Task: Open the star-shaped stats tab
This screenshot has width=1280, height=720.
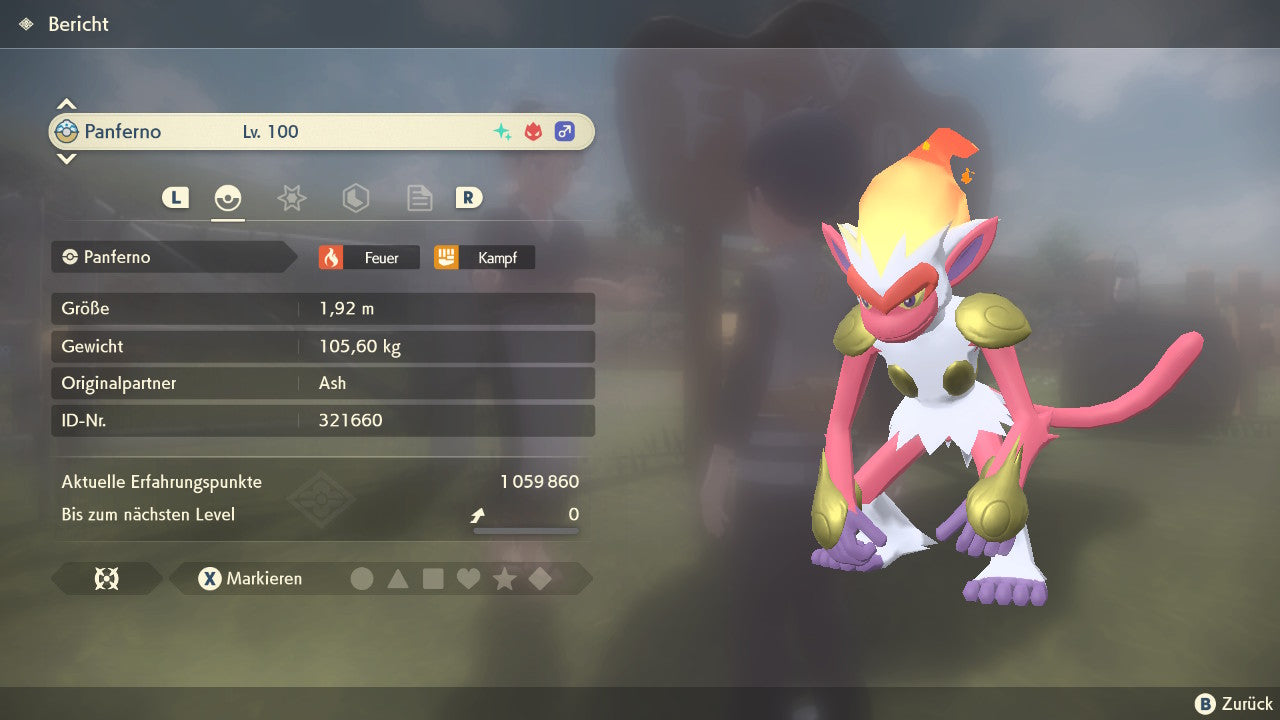Action: pyautogui.click(x=291, y=198)
